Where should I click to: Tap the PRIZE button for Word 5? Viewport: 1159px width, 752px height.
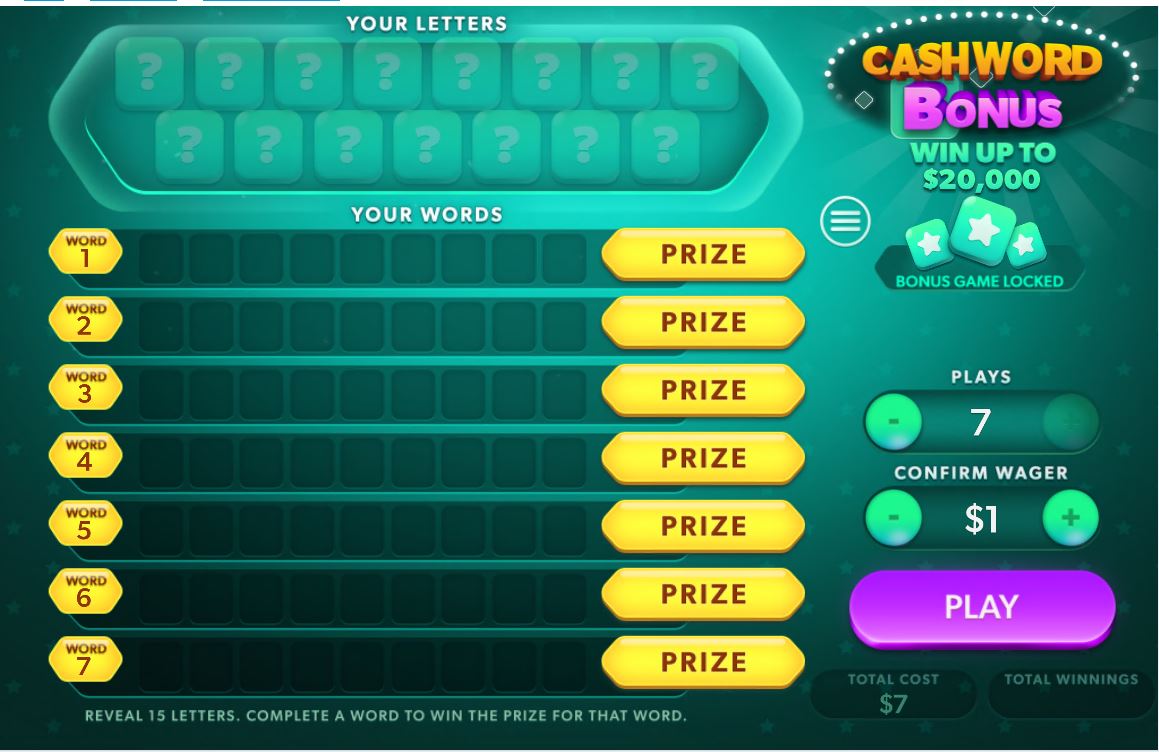pyautogui.click(x=703, y=526)
